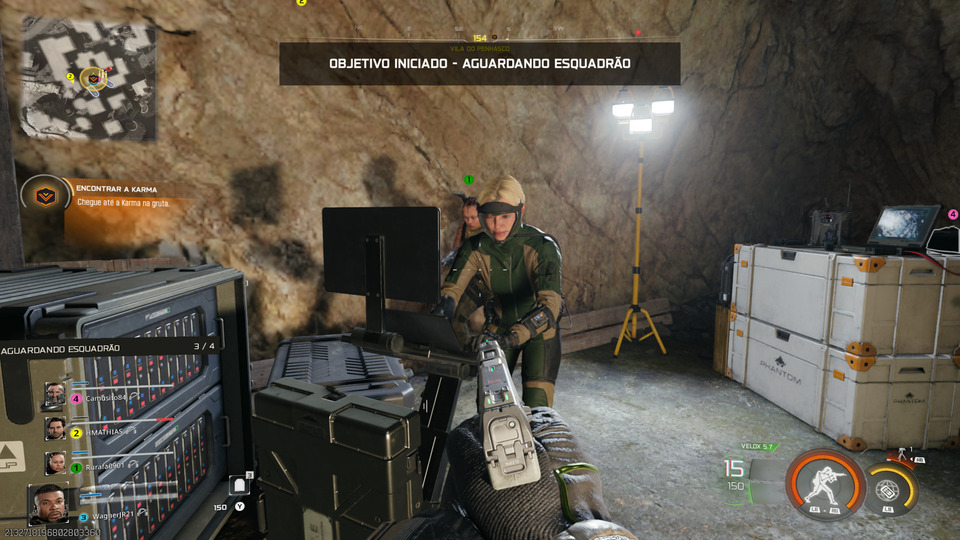
Task: Select the orange objective emblem icon
Action: 44,194
